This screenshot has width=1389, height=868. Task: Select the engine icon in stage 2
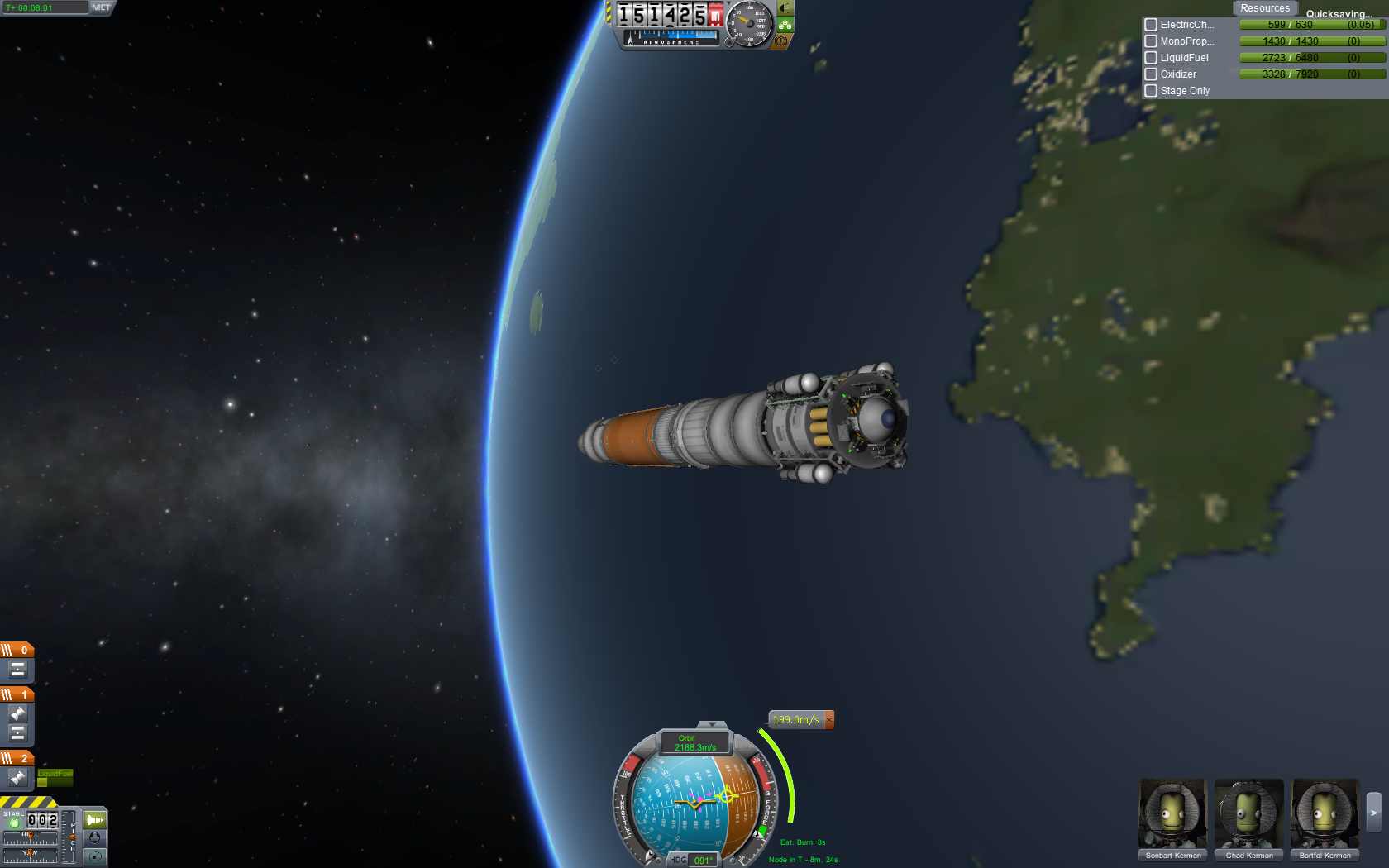pos(17,777)
